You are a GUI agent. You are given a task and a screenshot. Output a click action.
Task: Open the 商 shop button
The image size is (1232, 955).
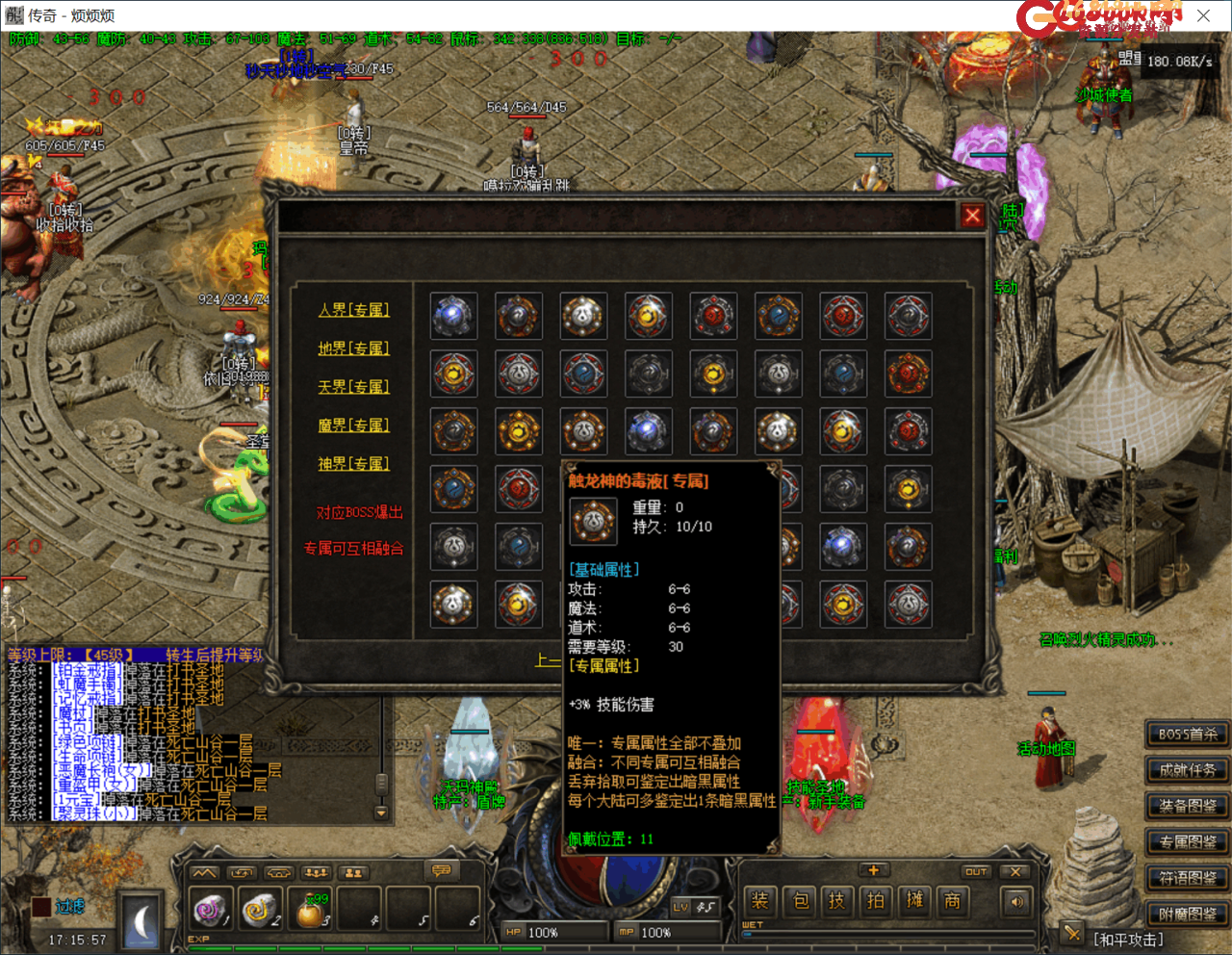[x=952, y=901]
